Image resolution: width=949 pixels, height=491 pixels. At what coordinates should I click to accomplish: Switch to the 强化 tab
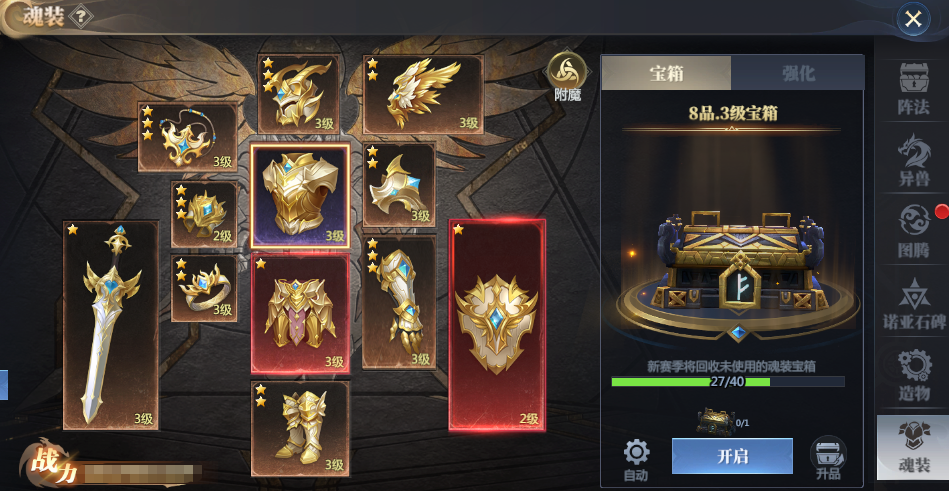coord(797,73)
